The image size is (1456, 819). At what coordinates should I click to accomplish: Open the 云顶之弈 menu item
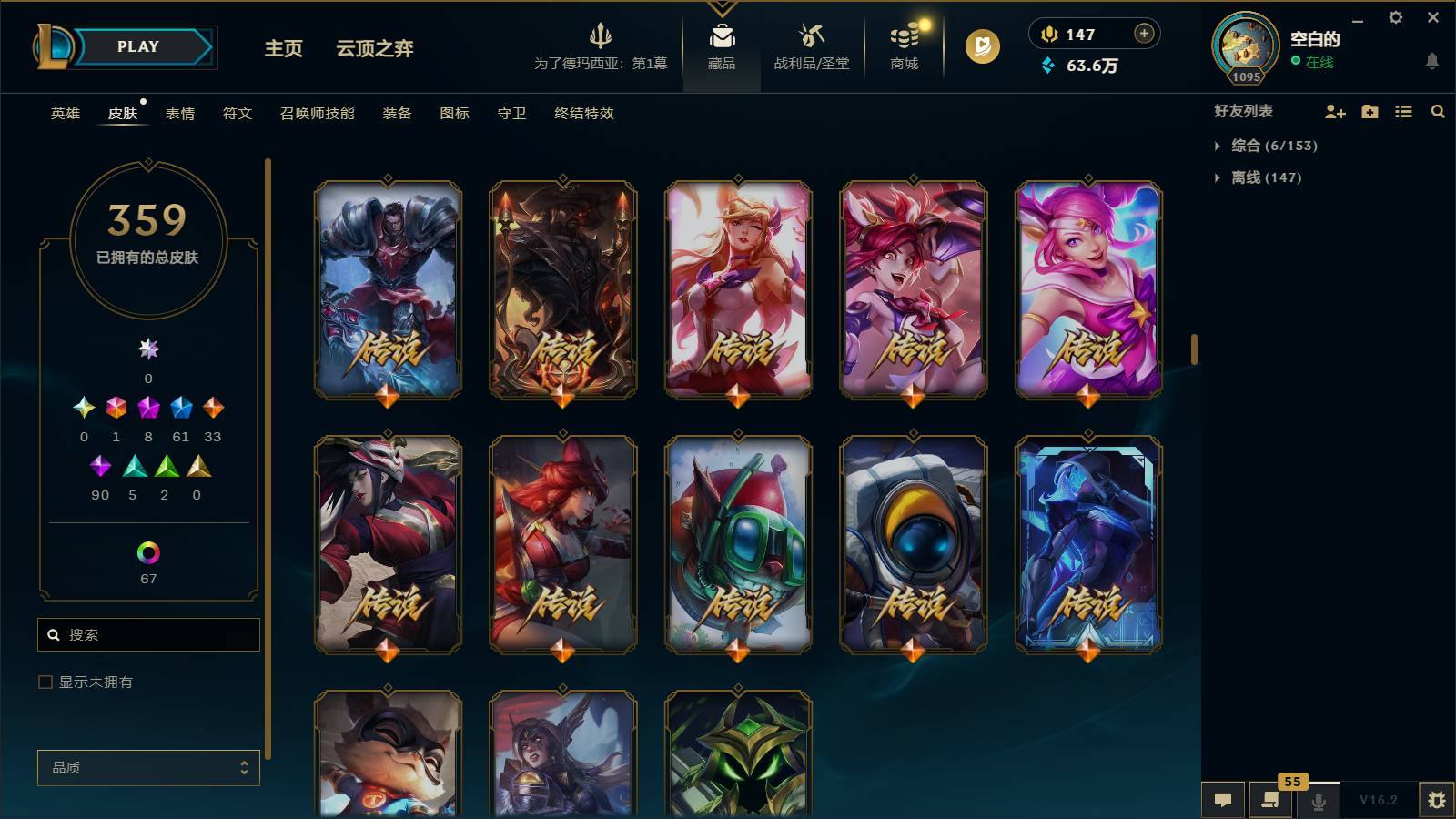[376, 49]
